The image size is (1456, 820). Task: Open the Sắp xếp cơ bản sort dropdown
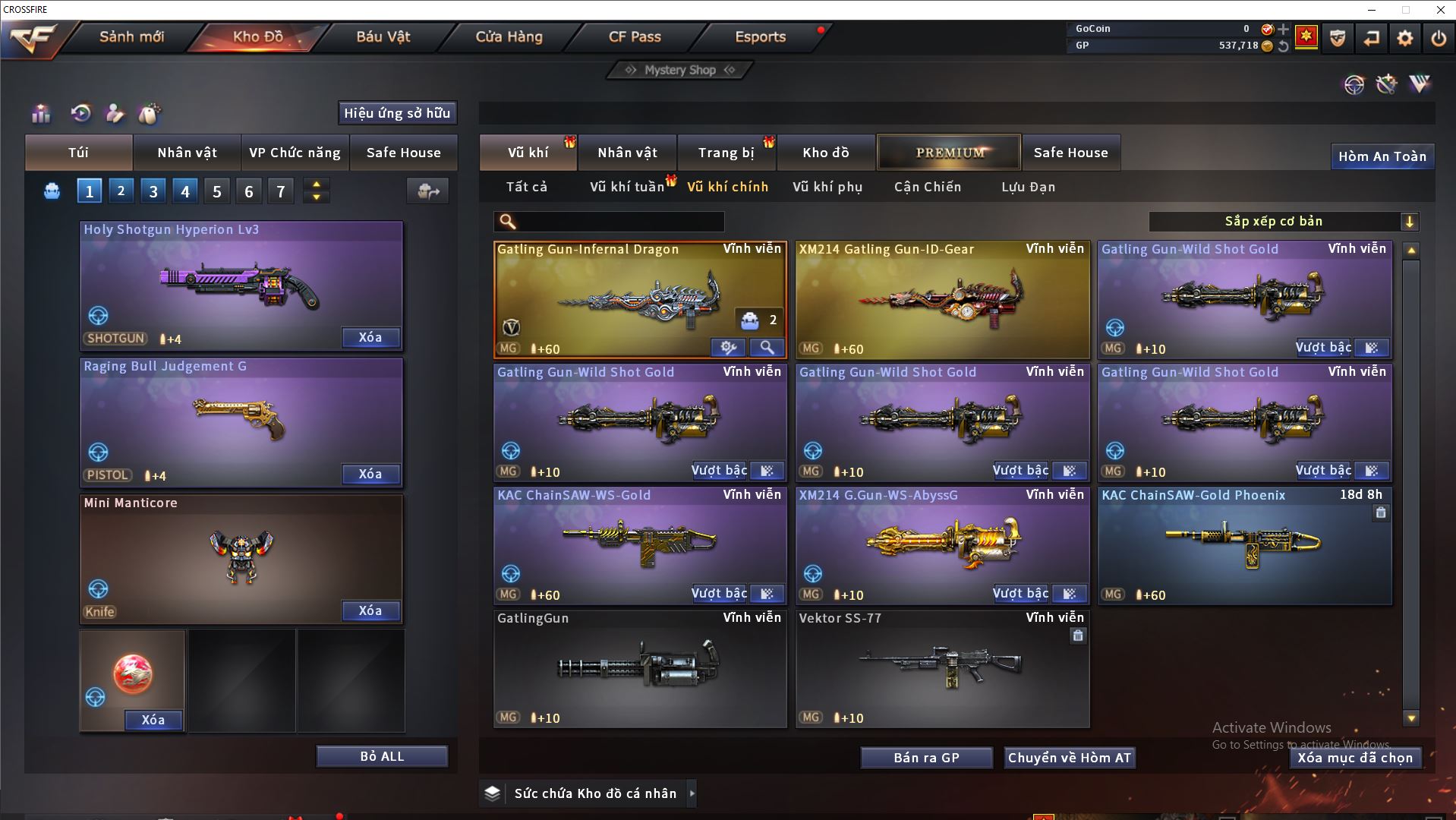pos(1283,222)
